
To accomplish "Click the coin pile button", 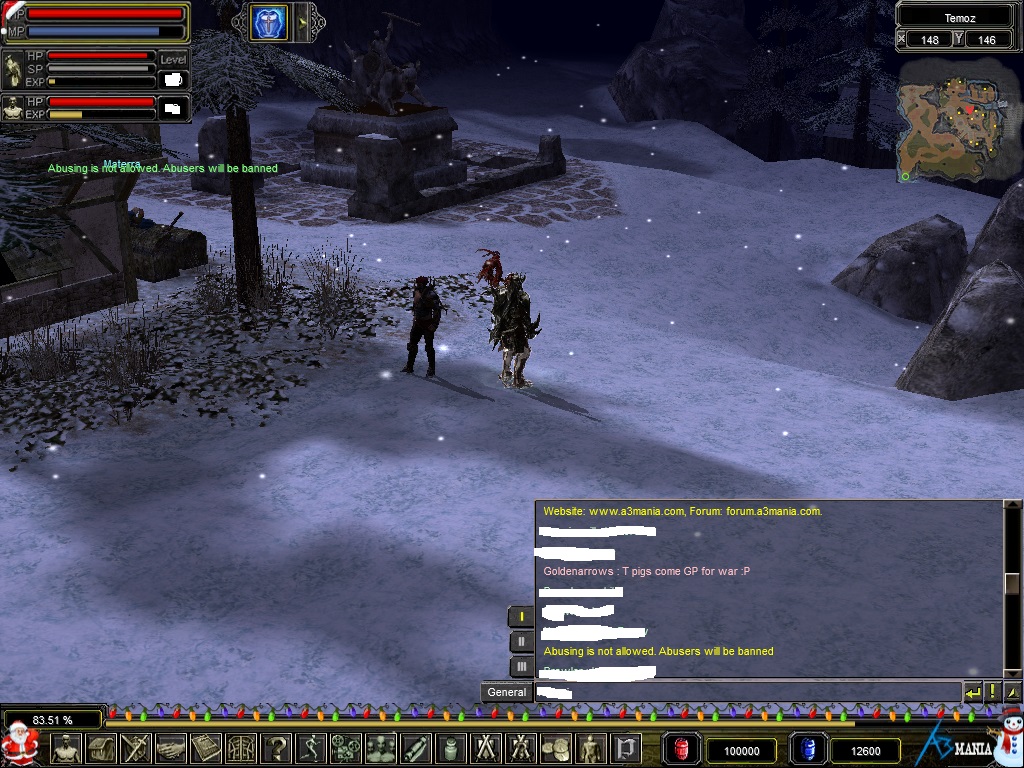I will (x=555, y=748).
